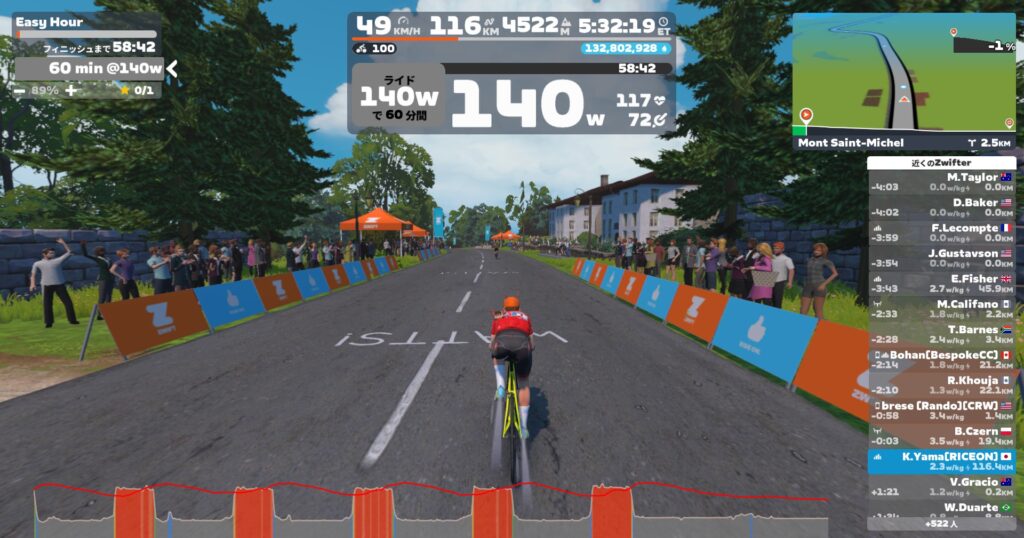Select the highlighted K.Yama[RICEON] row
The image size is (1024, 538).
click(941, 461)
